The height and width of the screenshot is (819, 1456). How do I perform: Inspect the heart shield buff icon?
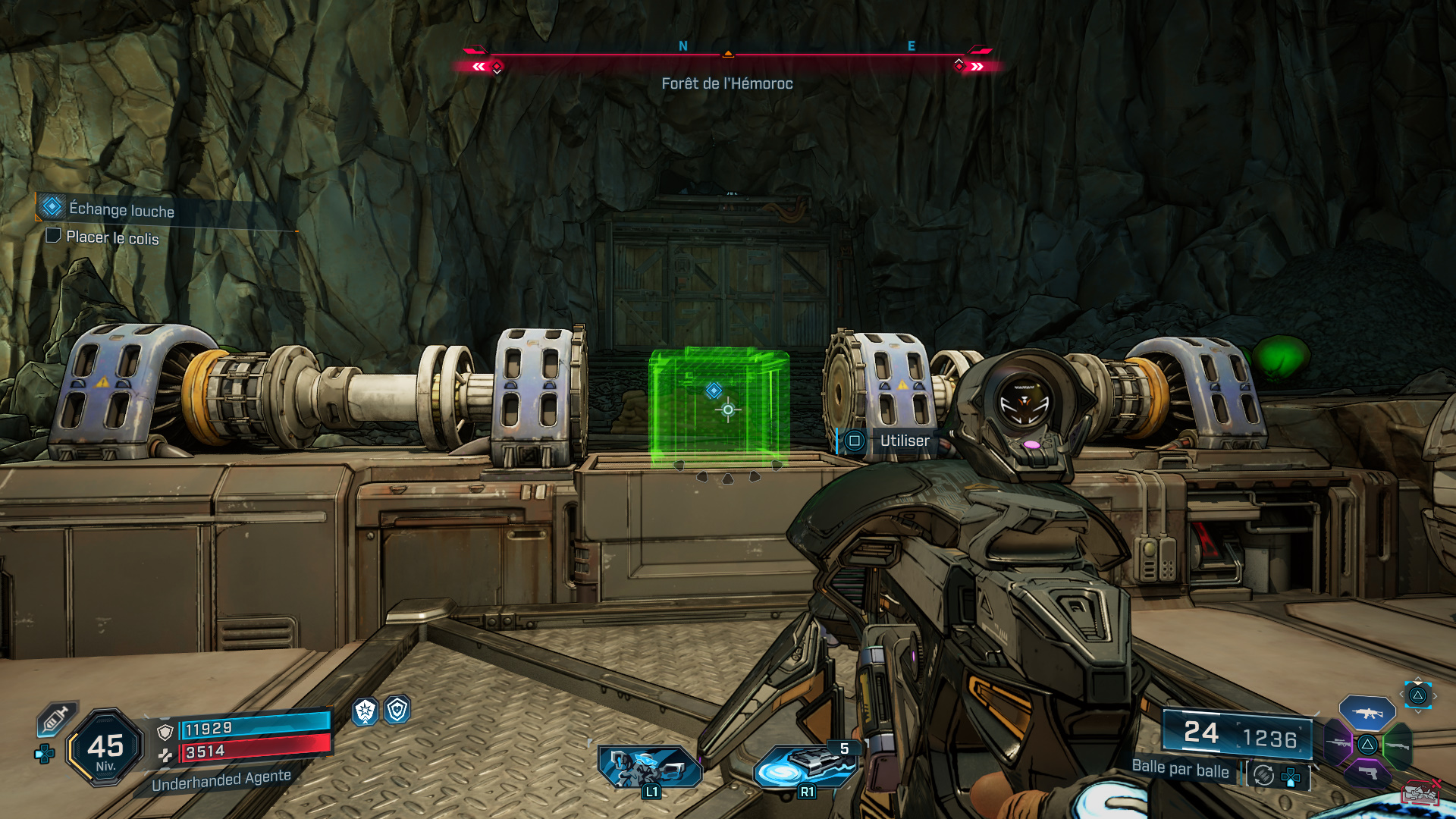click(397, 710)
